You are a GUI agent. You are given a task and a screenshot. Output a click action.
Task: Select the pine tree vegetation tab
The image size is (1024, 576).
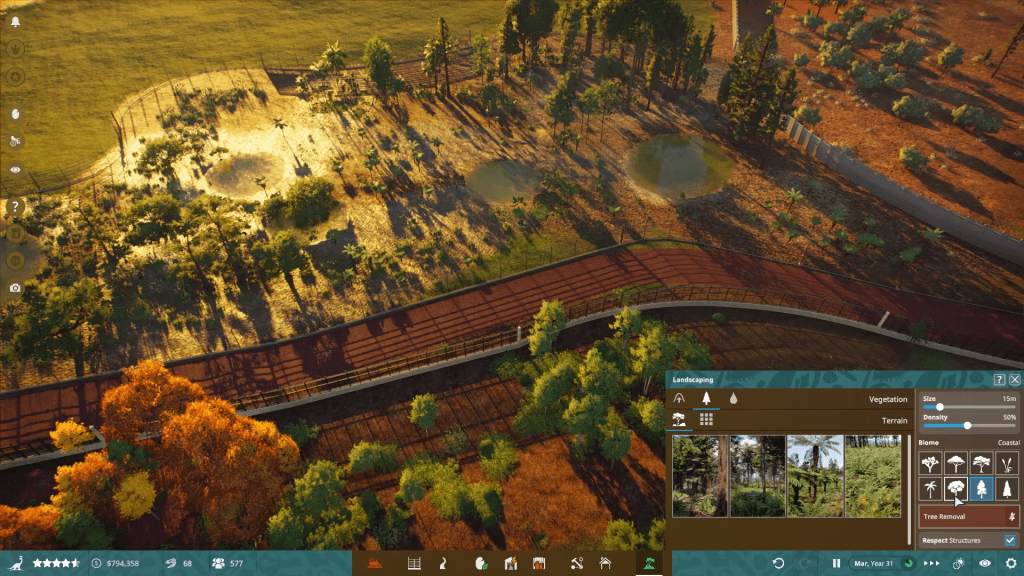(706, 398)
